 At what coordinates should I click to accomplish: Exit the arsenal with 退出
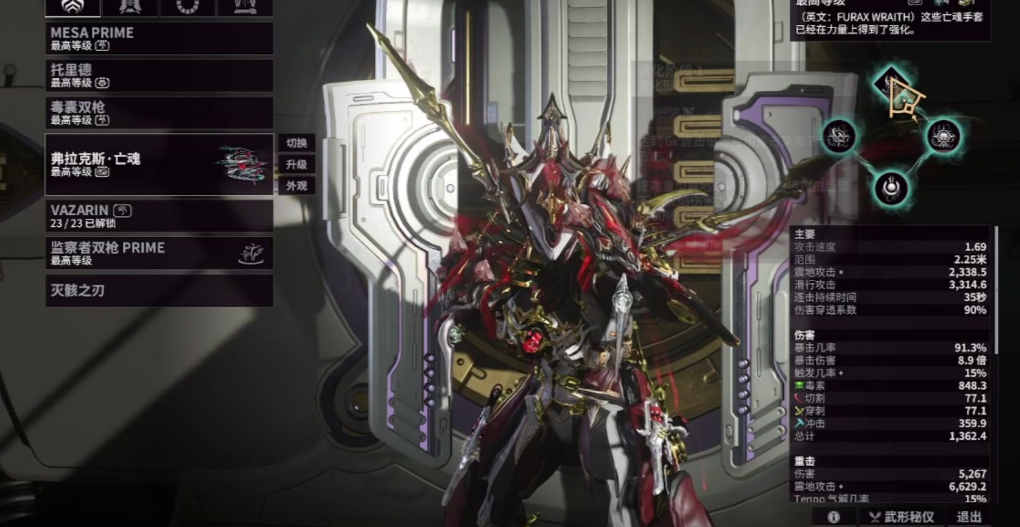(x=969, y=516)
